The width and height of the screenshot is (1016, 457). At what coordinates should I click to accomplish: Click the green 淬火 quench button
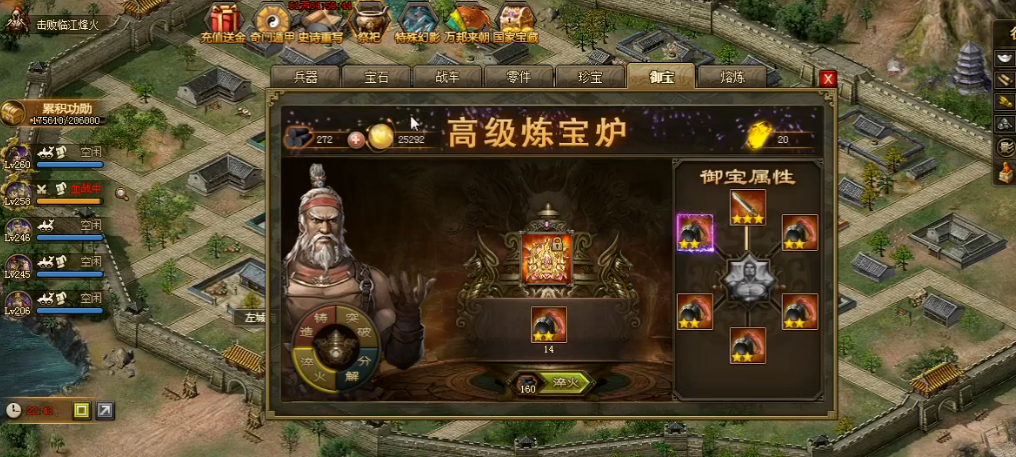tap(565, 384)
